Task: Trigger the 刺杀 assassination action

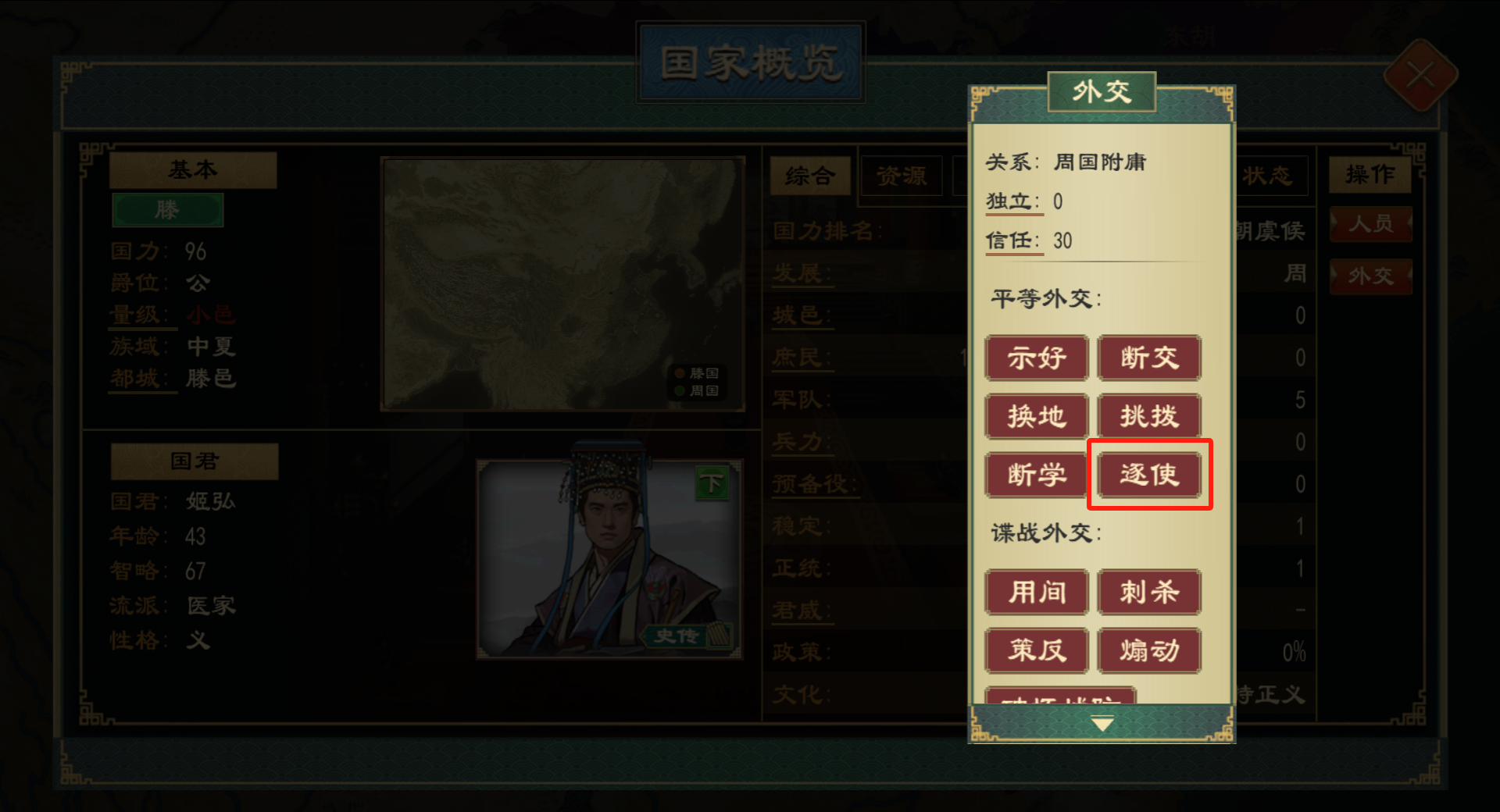Action: [1149, 593]
